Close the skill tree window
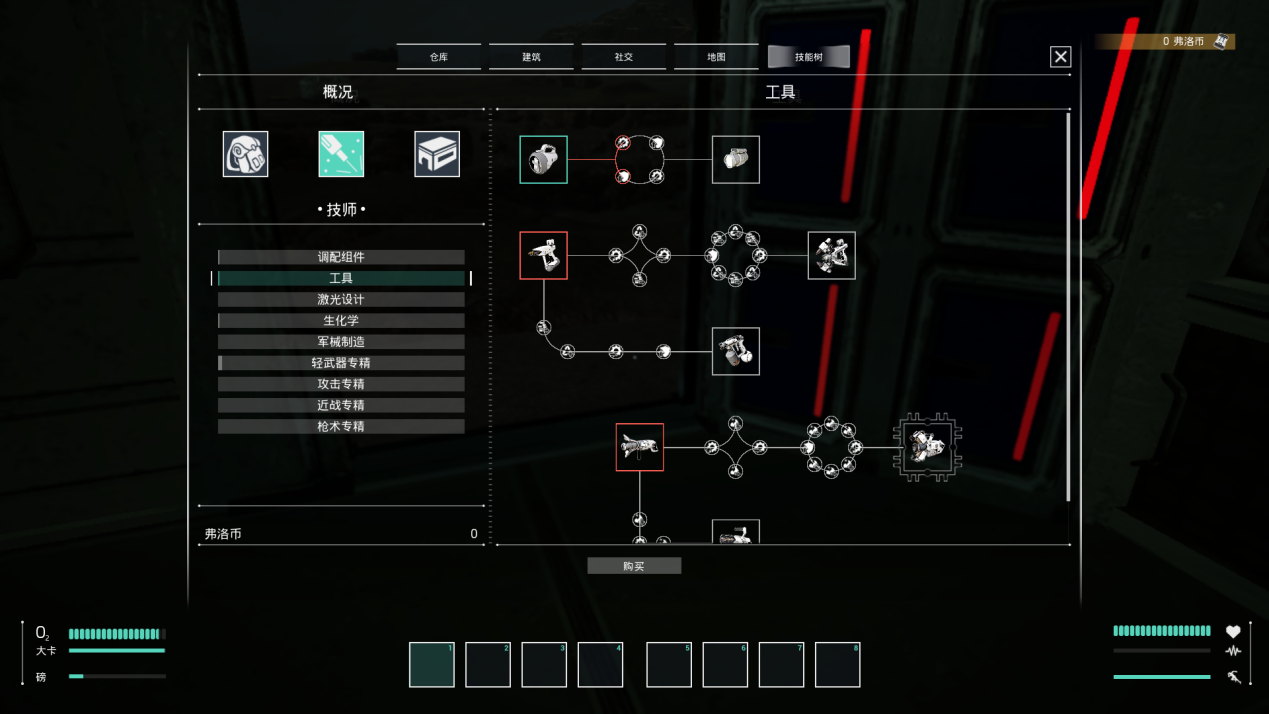Image resolution: width=1269 pixels, height=714 pixels. click(1061, 57)
